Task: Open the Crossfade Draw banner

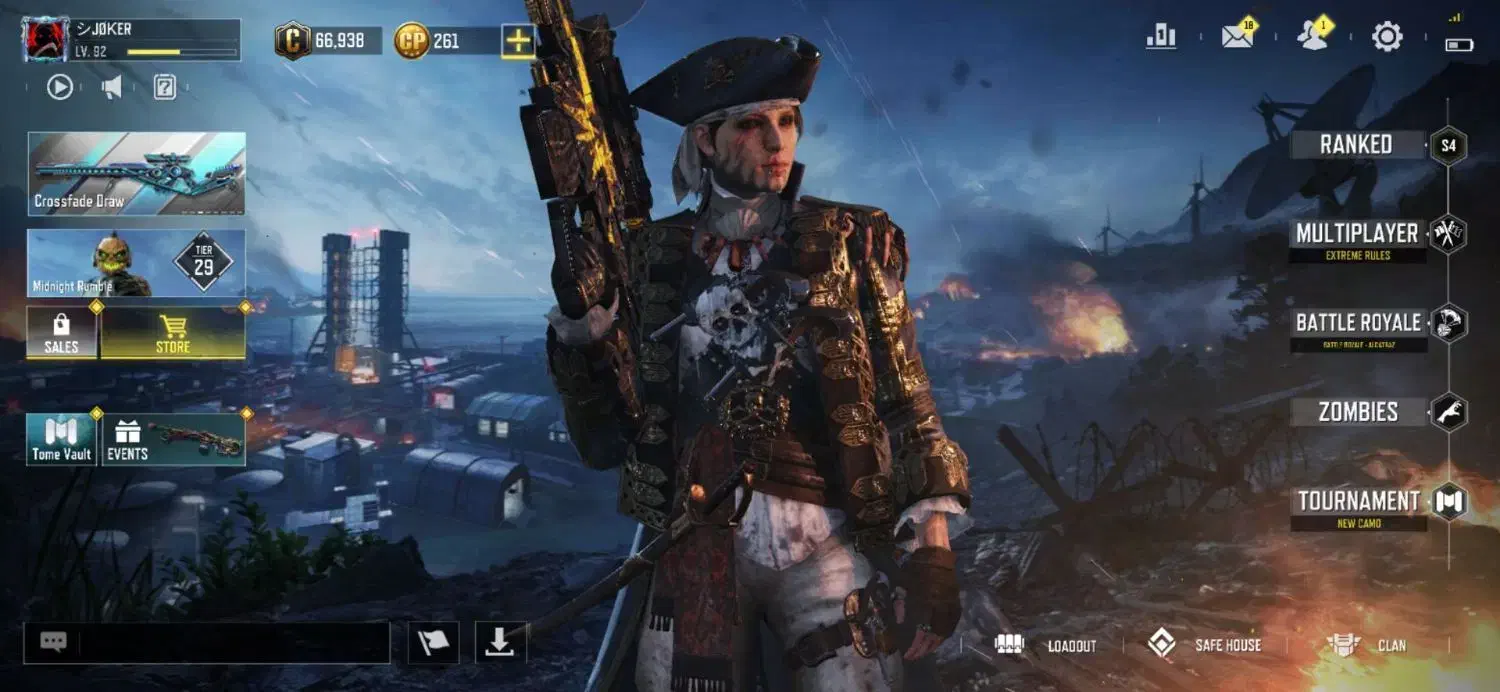Action: [136, 173]
